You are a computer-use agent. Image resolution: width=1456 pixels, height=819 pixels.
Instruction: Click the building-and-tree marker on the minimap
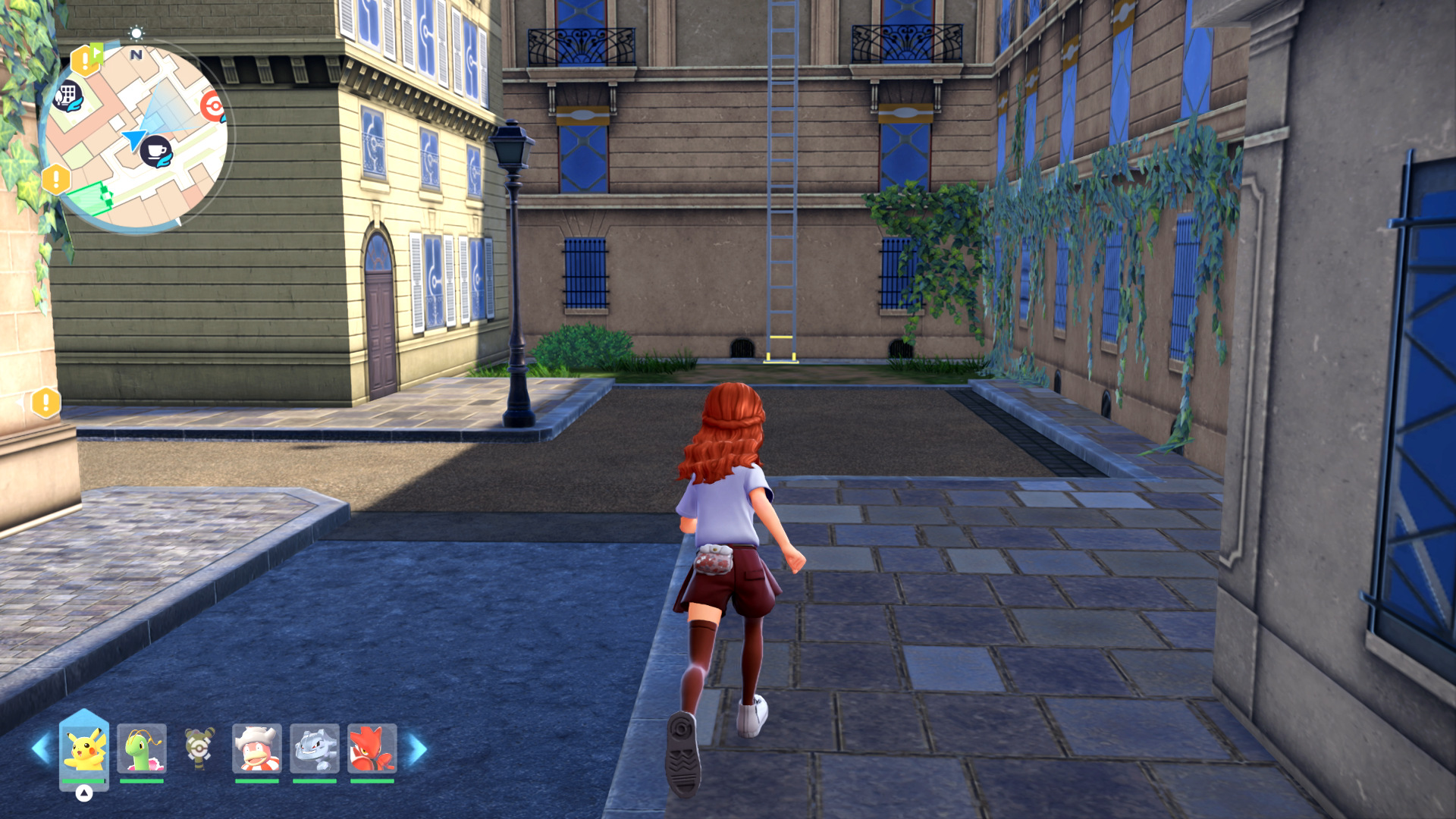pyautogui.click(x=67, y=96)
